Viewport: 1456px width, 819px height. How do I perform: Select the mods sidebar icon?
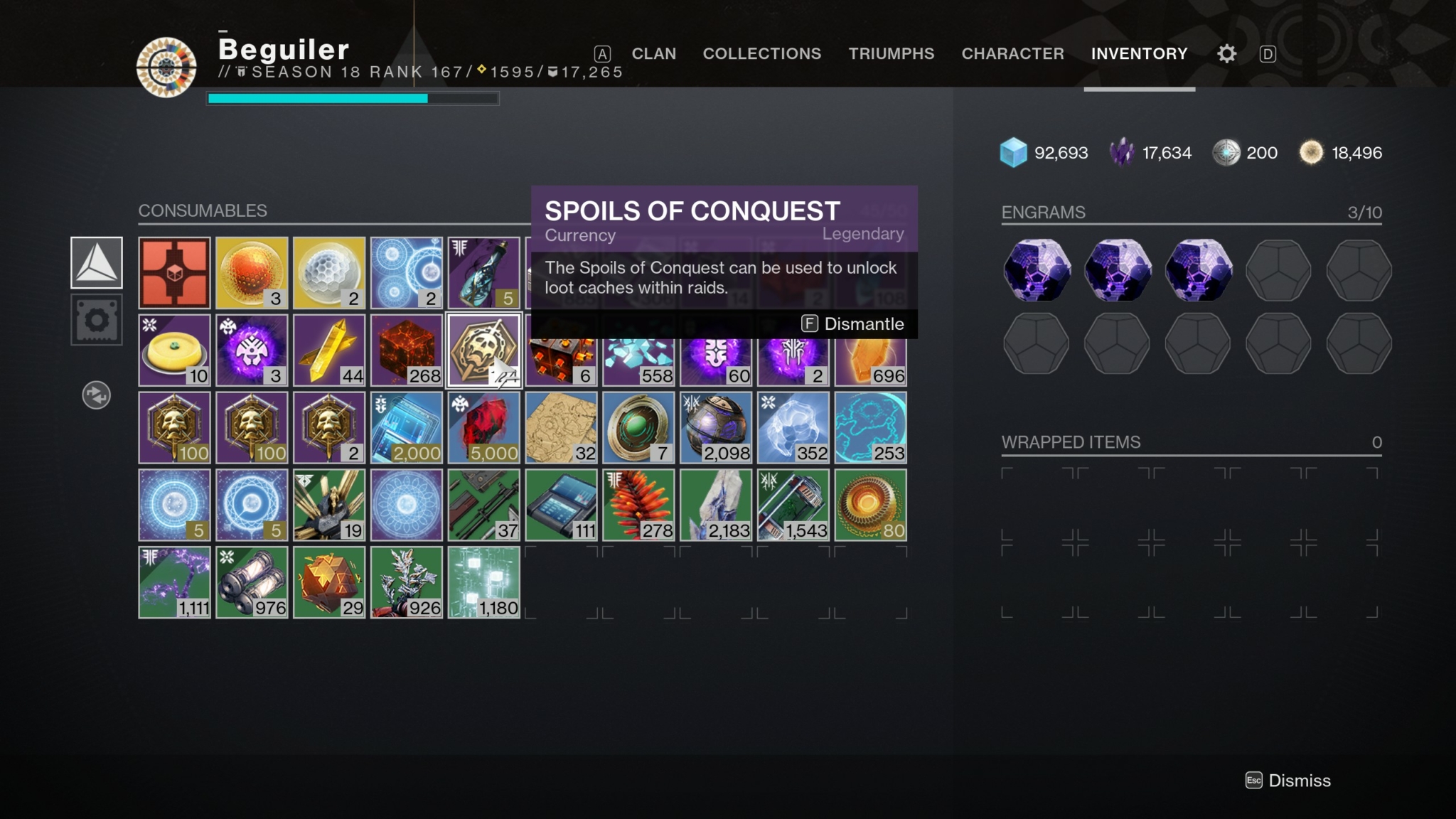tap(96, 320)
